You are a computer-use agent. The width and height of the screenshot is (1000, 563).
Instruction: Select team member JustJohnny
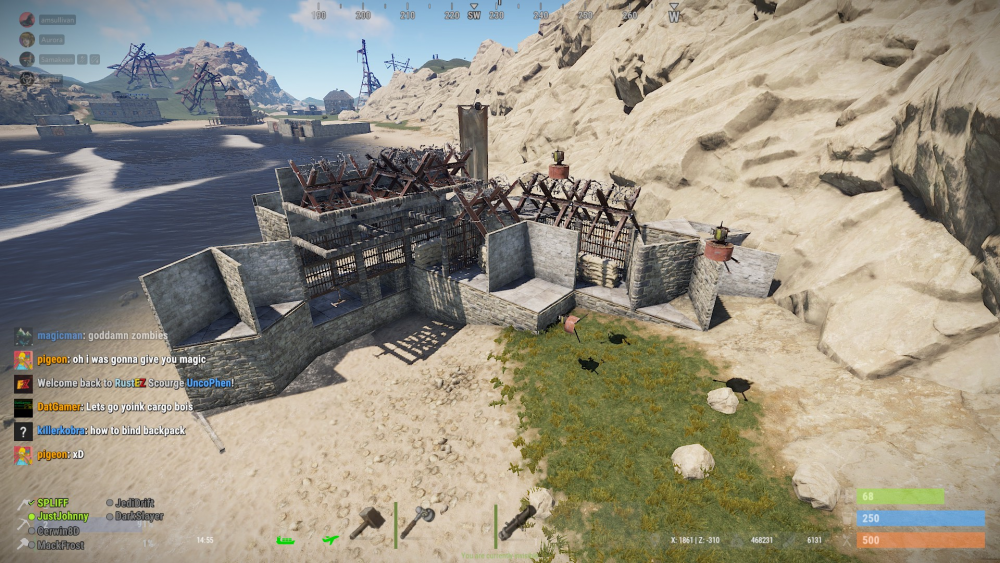(64, 517)
